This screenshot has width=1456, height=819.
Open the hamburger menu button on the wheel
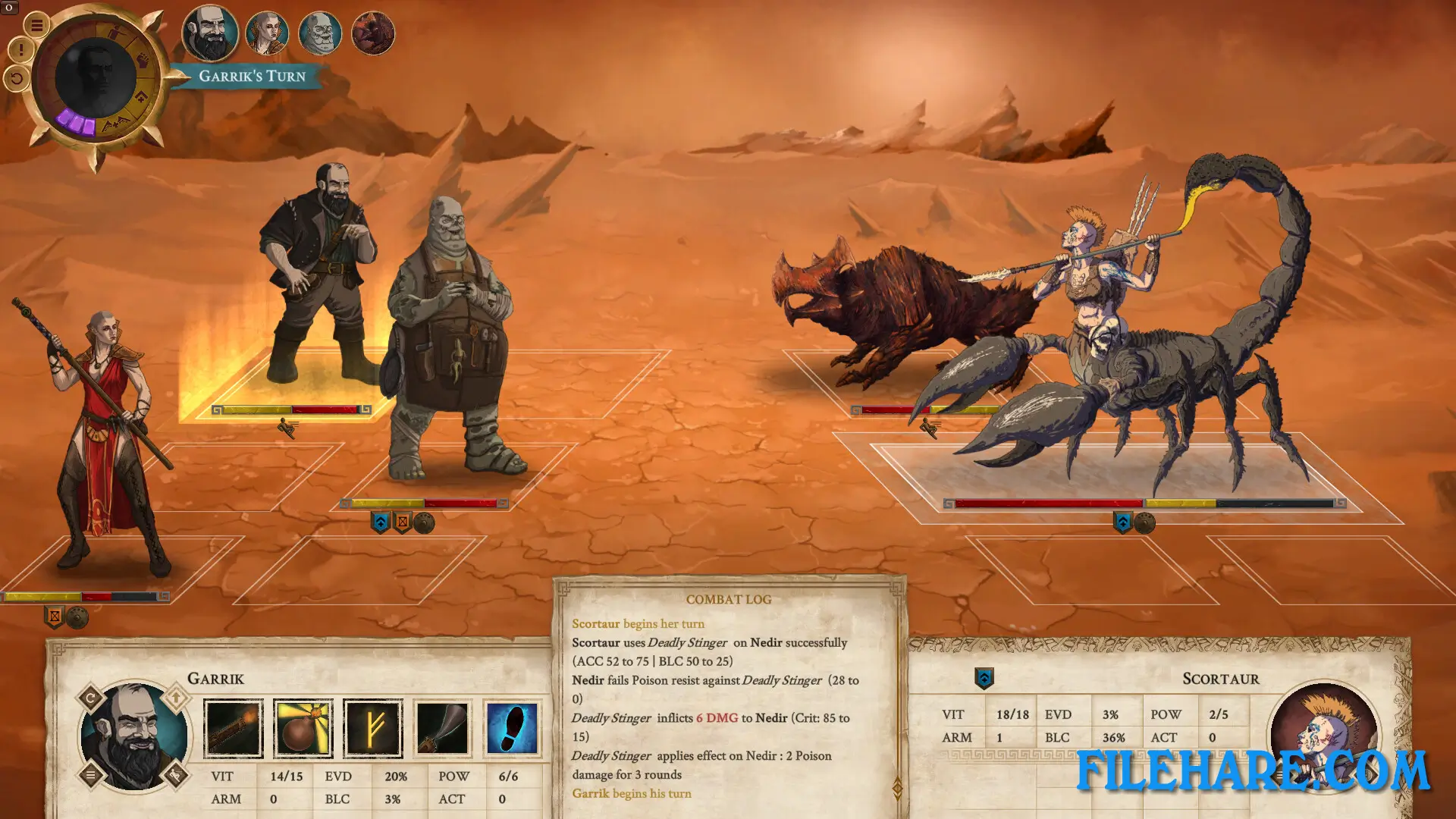coord(36,25)
